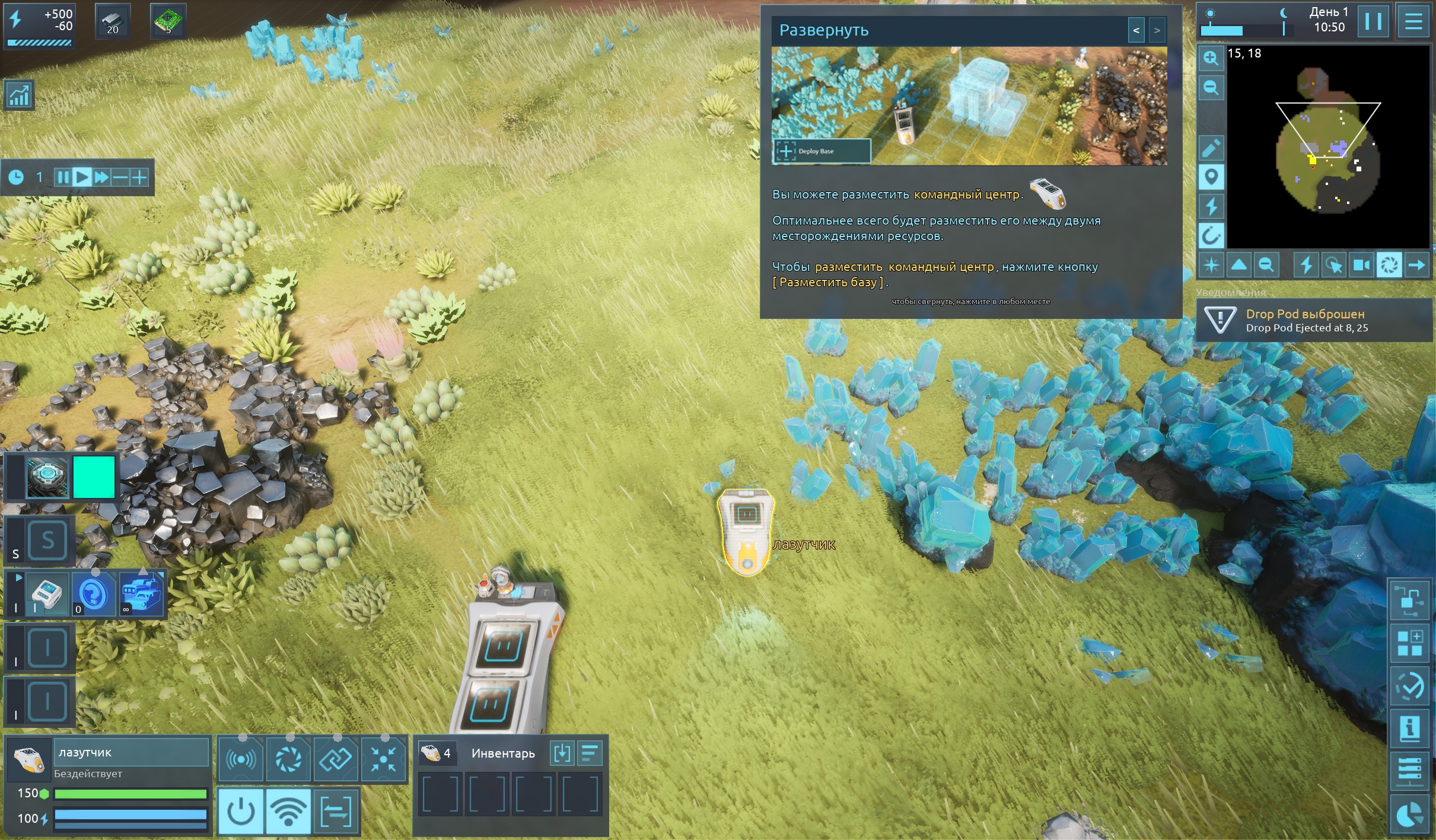Open the inventory sort button
1436x840 pixels.
click(x=589, y=753)
